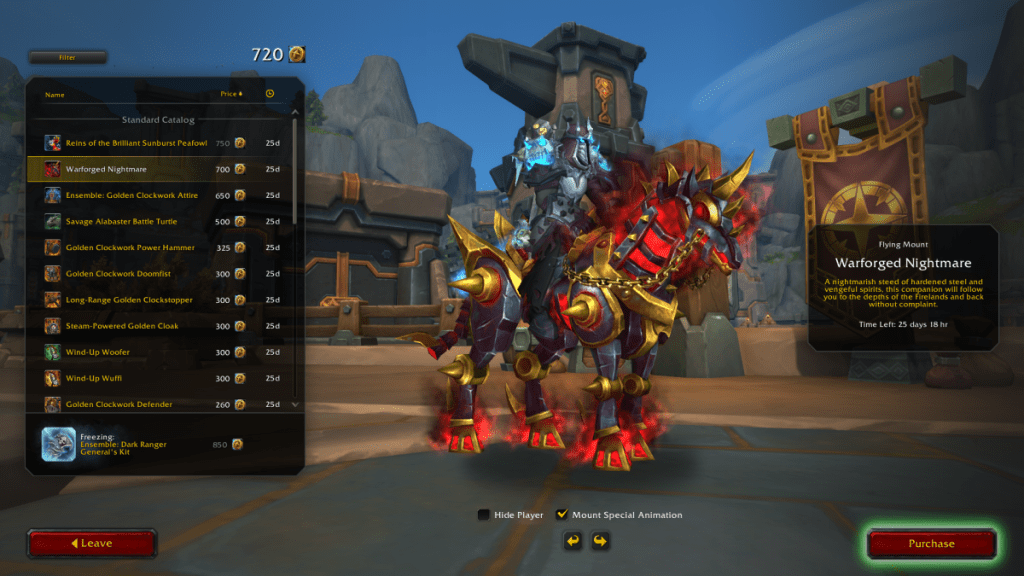Viewport: 1024px width, 576px height.
Task: Choose the Warforged Nightmare list entry
Action: pyautogui.click(x=106, y=169)
